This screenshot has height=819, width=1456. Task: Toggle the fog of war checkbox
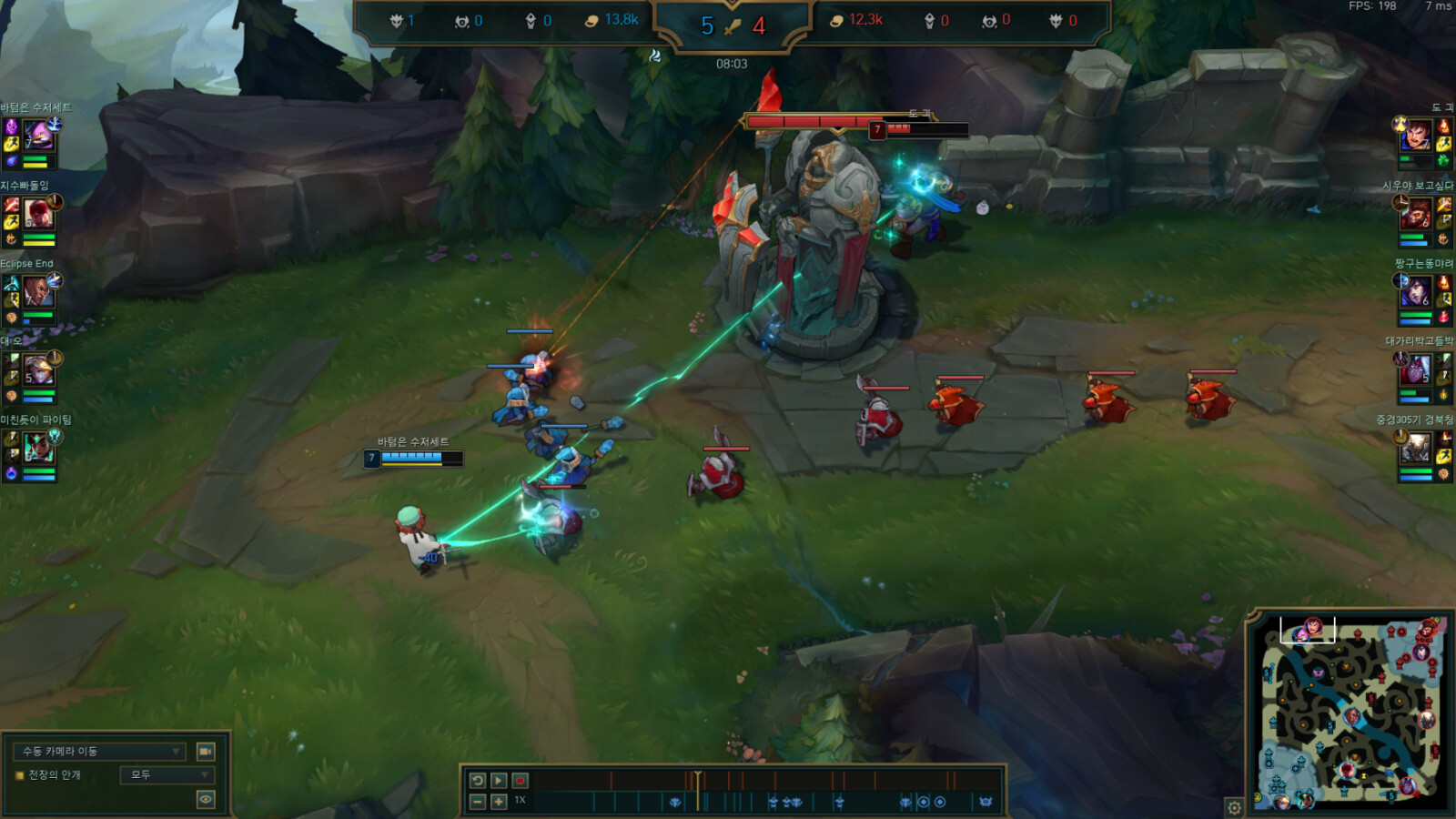click(x=19, y=775)
